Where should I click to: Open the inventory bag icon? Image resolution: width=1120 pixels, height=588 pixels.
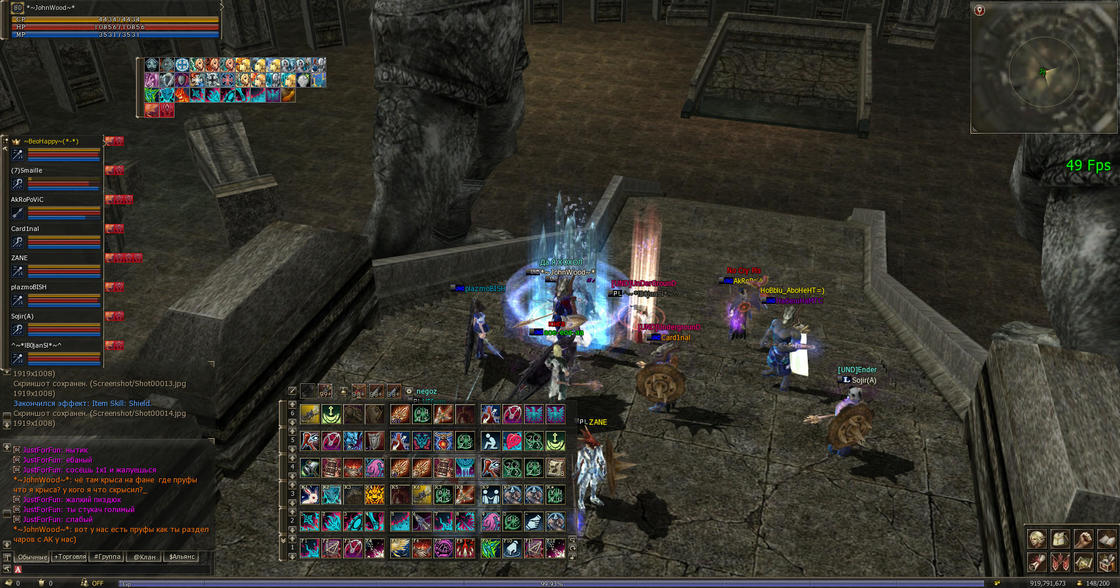tap(1061, 539)
